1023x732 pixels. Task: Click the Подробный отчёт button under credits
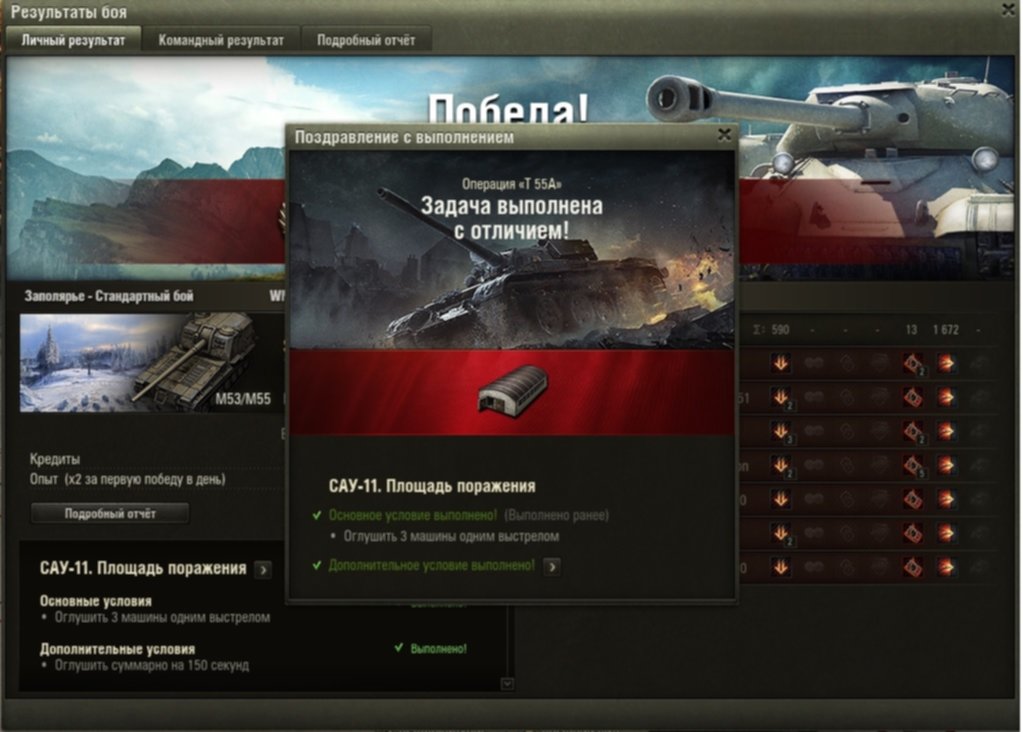coord(110,513)
